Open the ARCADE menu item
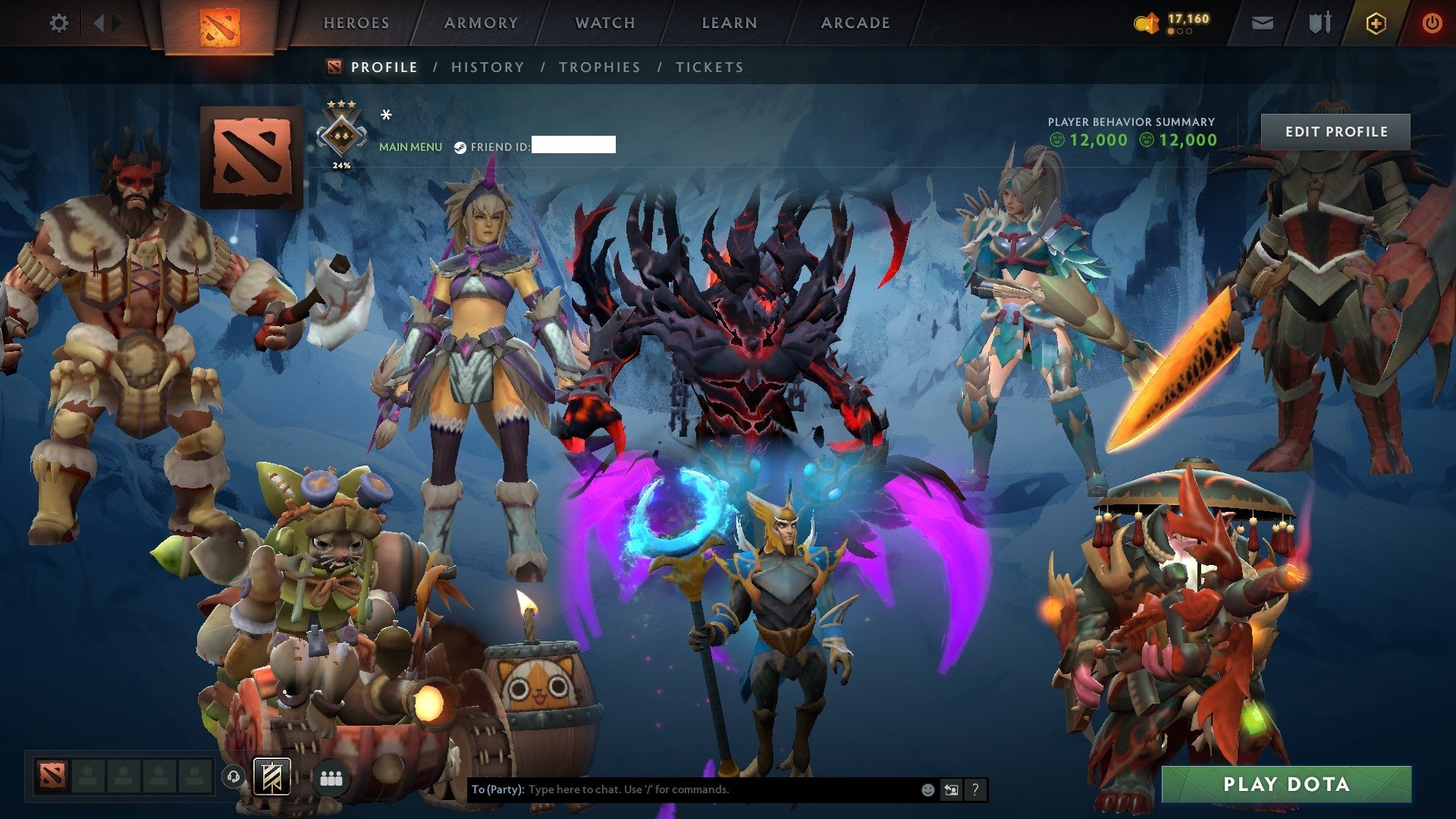1456x819 pixels. (x=855, y=23)
